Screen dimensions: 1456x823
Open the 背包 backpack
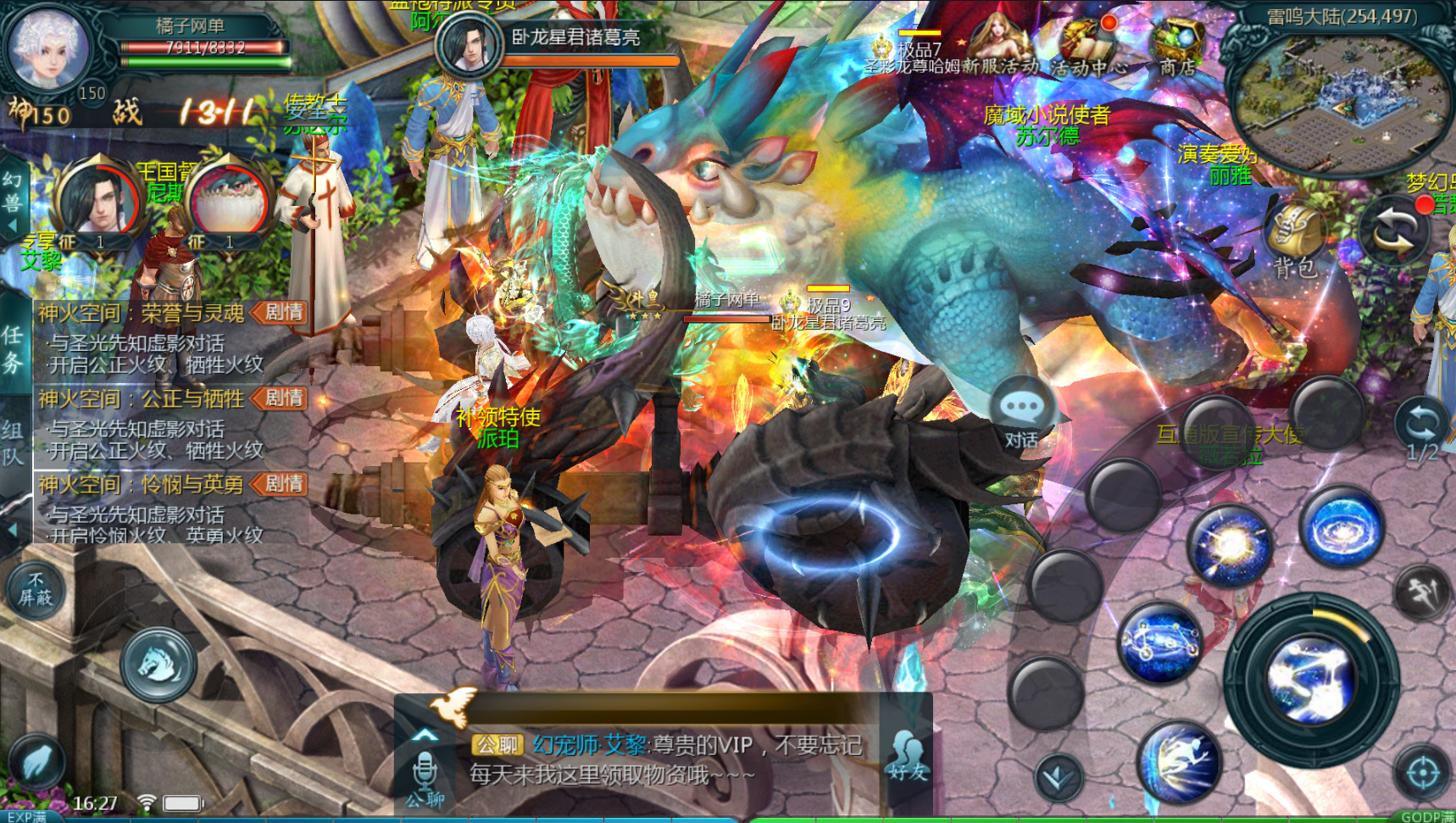(1294, 242)
